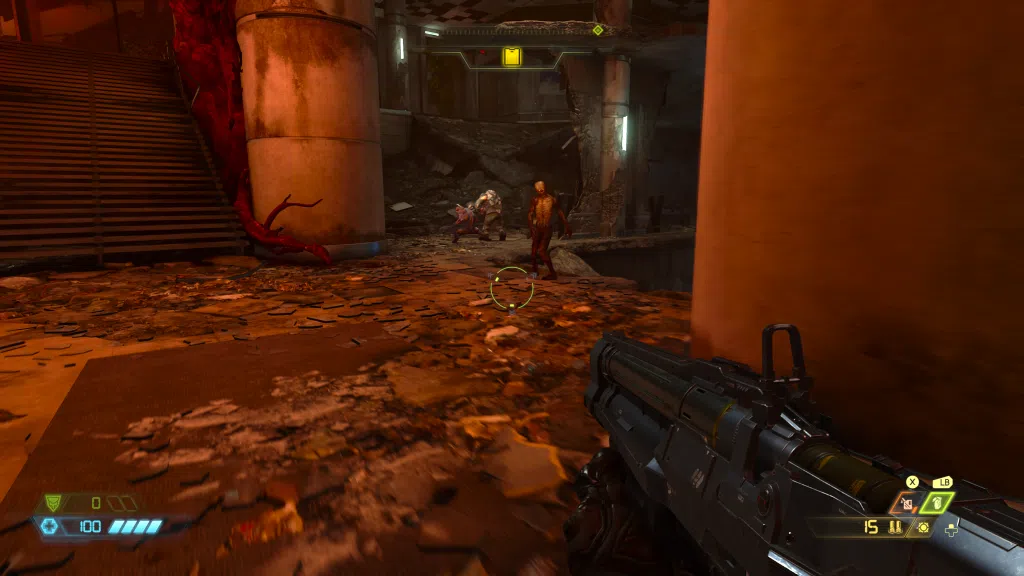Click the blue health cross icon
Screen dimensions: 1024x576
tap(49, 526)
